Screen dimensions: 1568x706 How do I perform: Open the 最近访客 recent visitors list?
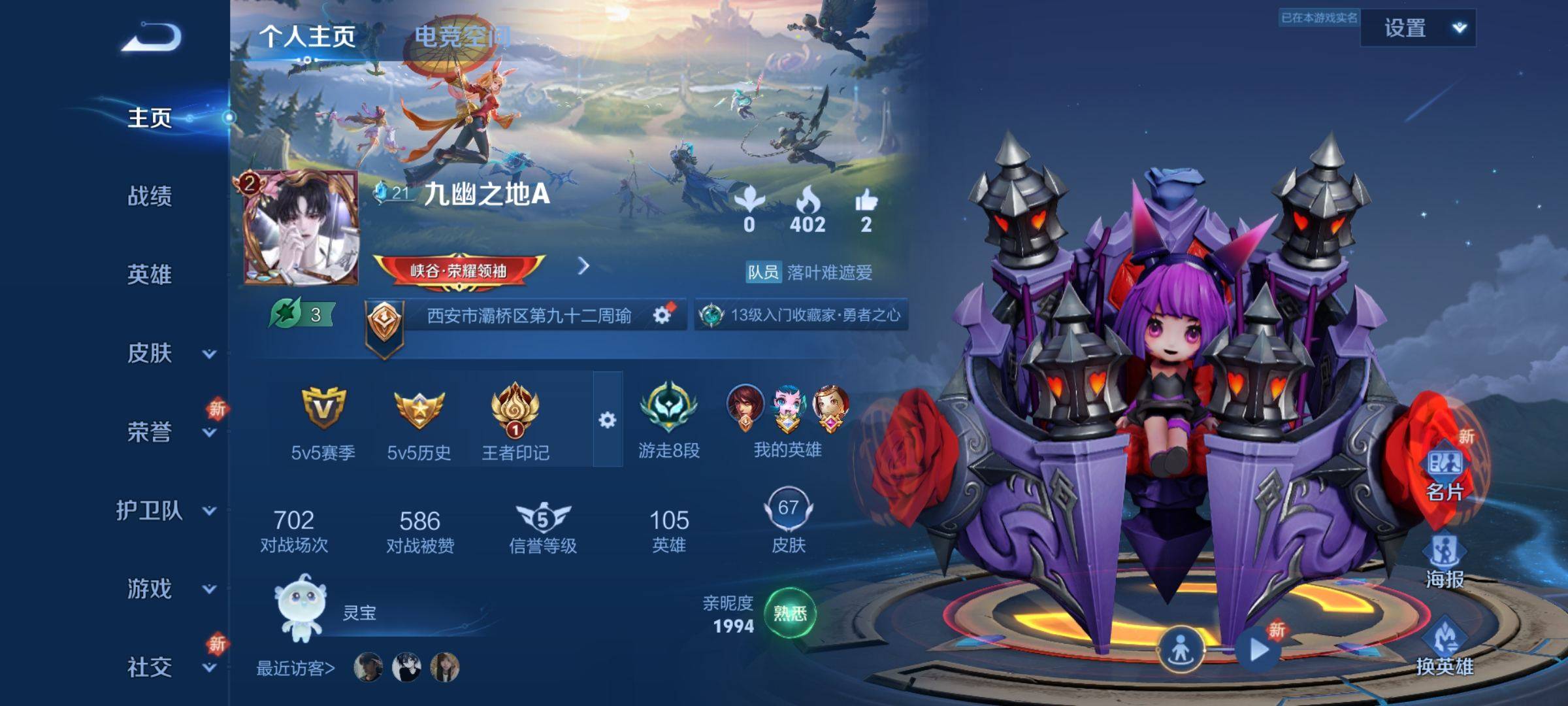click(295, 668)
